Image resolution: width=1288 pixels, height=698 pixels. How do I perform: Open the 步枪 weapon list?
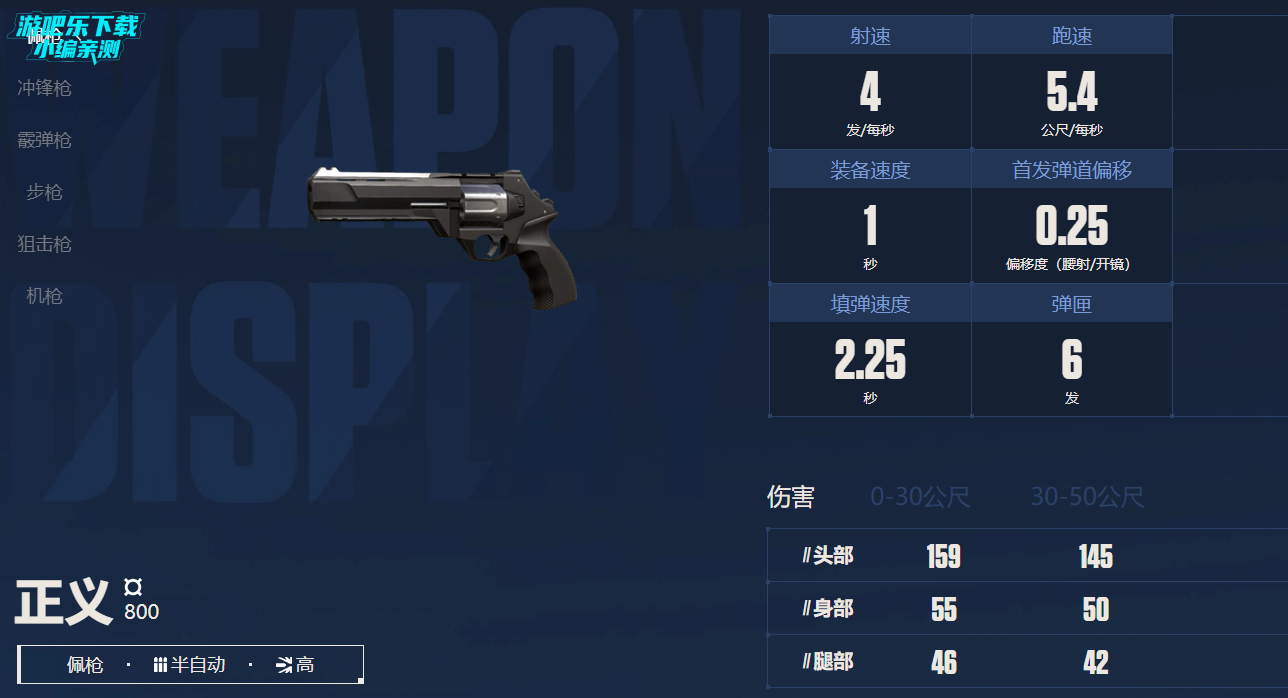45,192
